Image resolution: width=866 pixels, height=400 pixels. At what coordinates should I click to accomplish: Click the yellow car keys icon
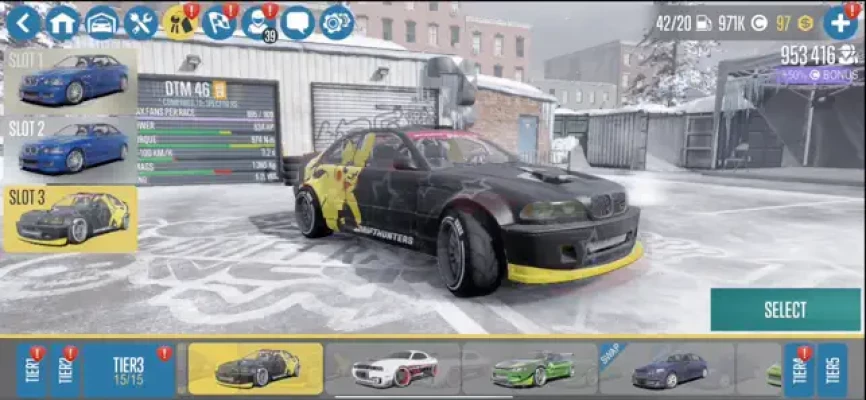click(180, 22)
